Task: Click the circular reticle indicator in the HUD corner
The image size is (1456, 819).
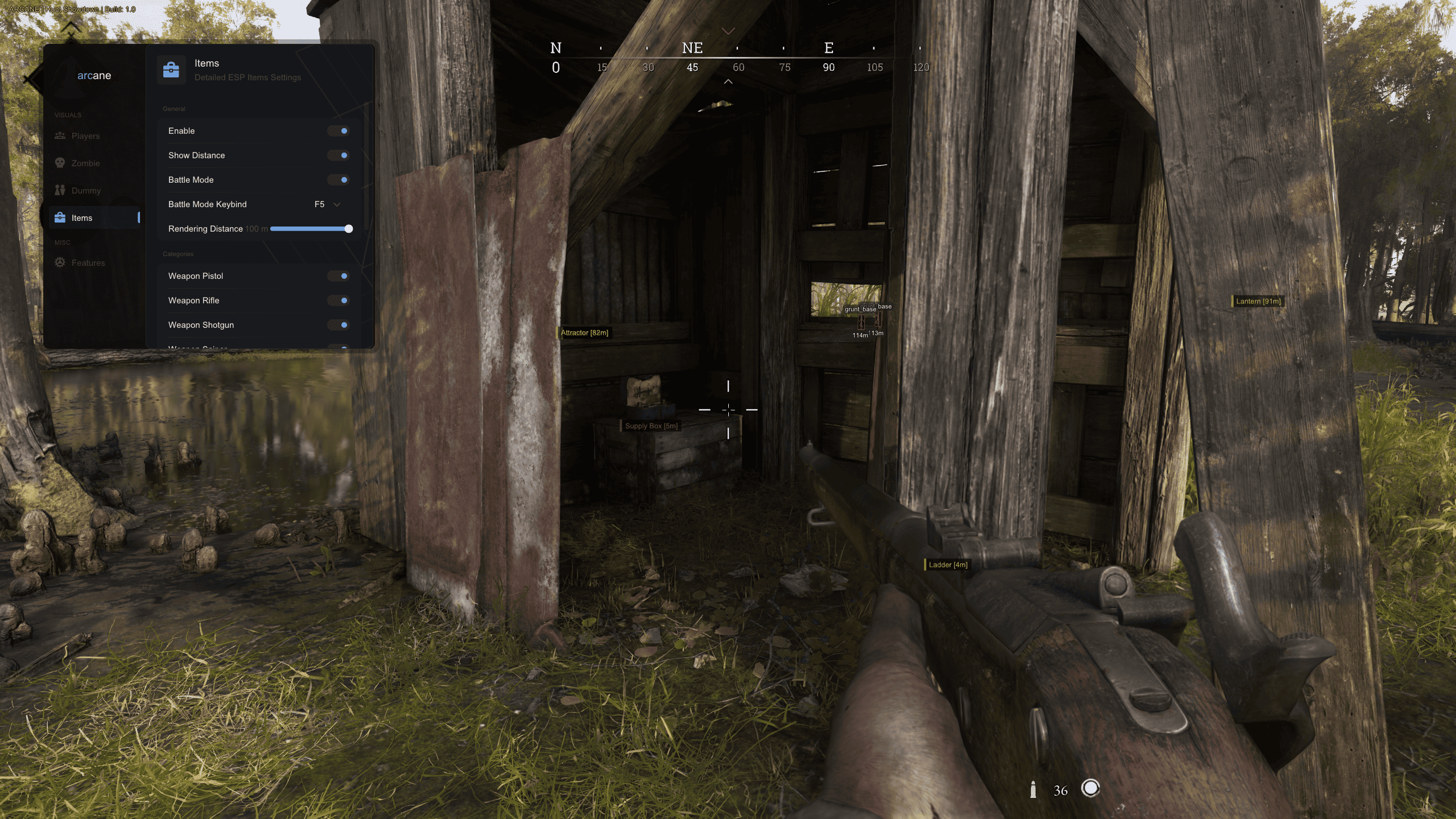Action: click(1091, 789)
